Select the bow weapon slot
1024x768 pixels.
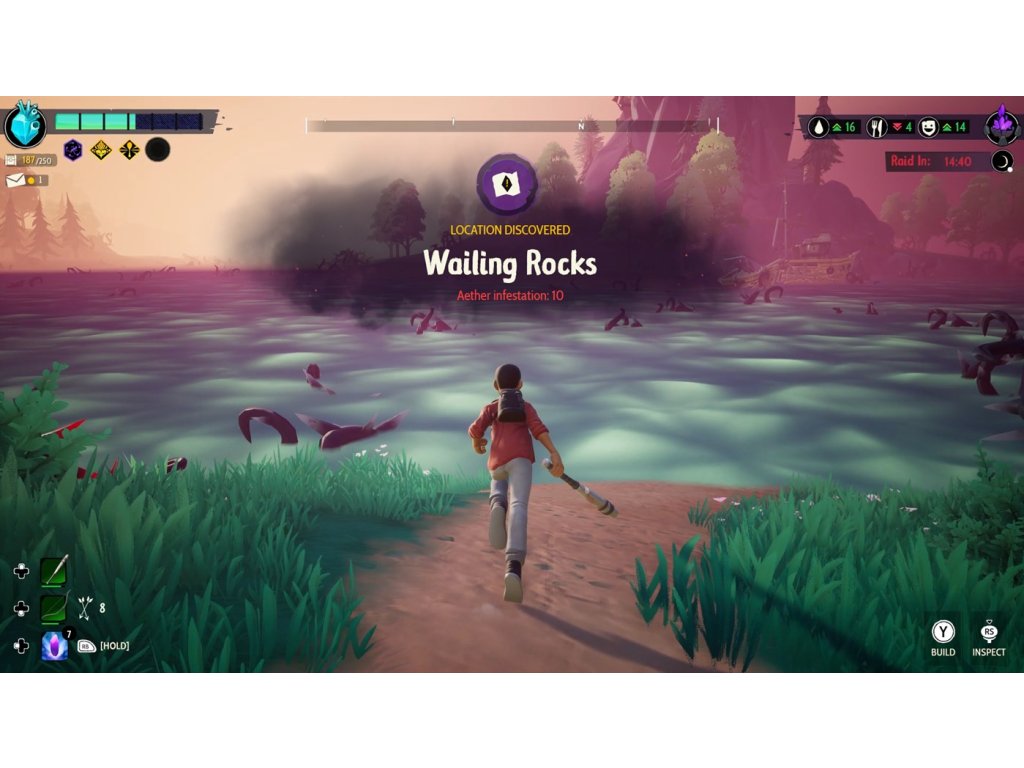(x=53, y=608)
